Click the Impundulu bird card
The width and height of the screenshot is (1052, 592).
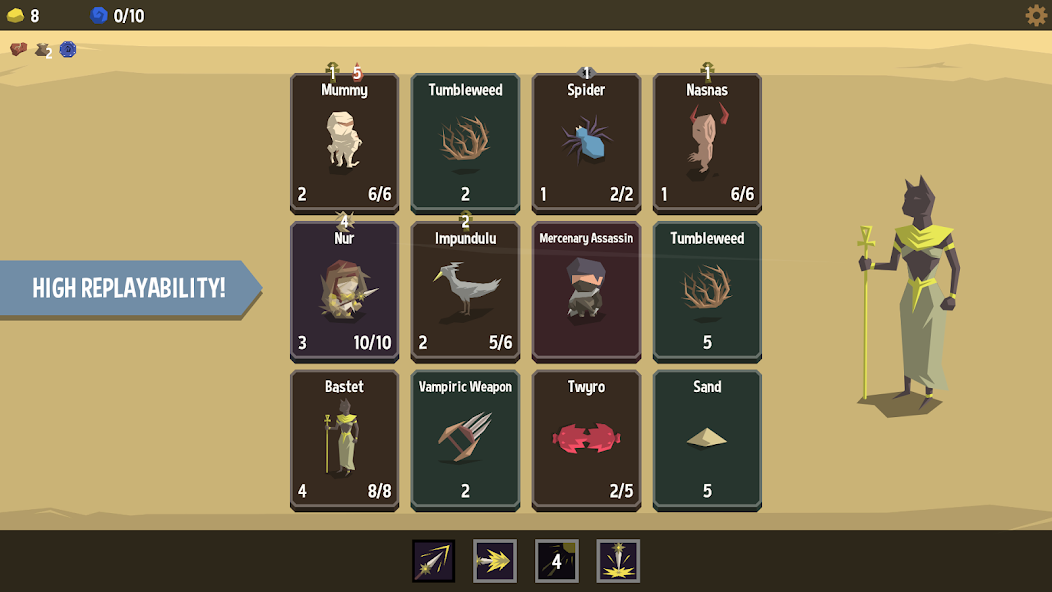click(465, 291)
